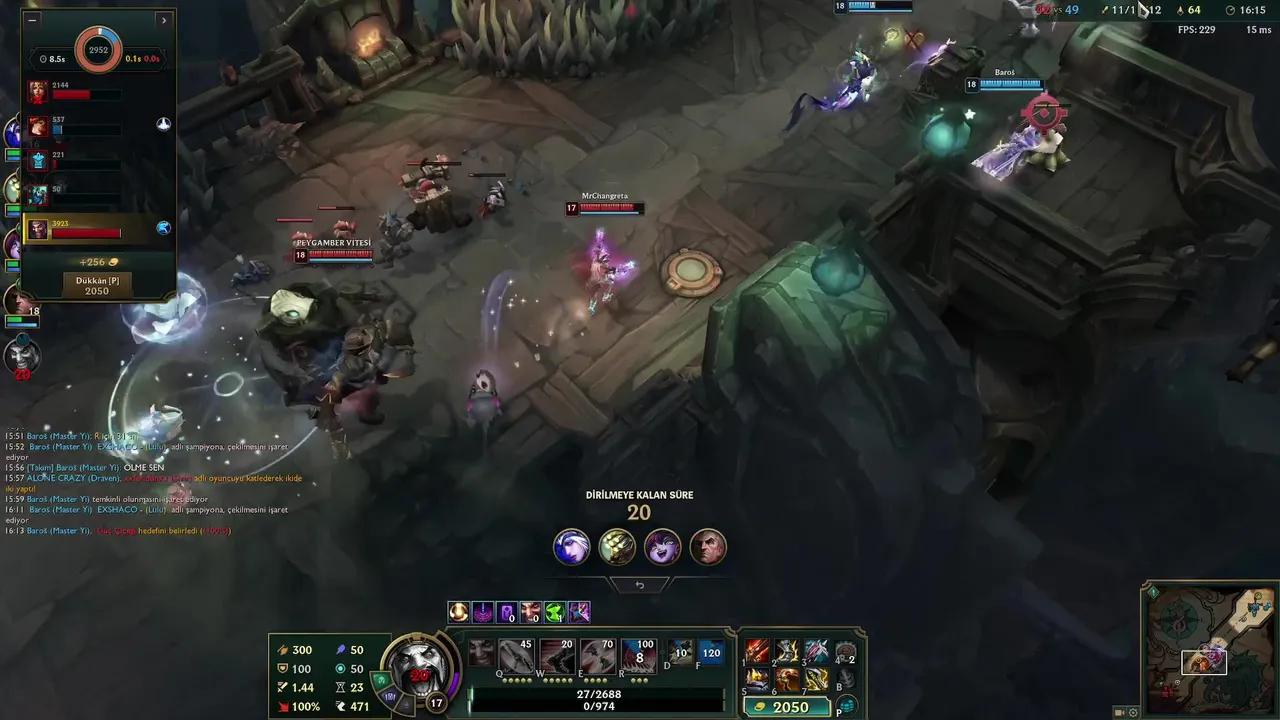
Task: Click the attacker portrait showing 2144 damage
Action: point(36,92)
